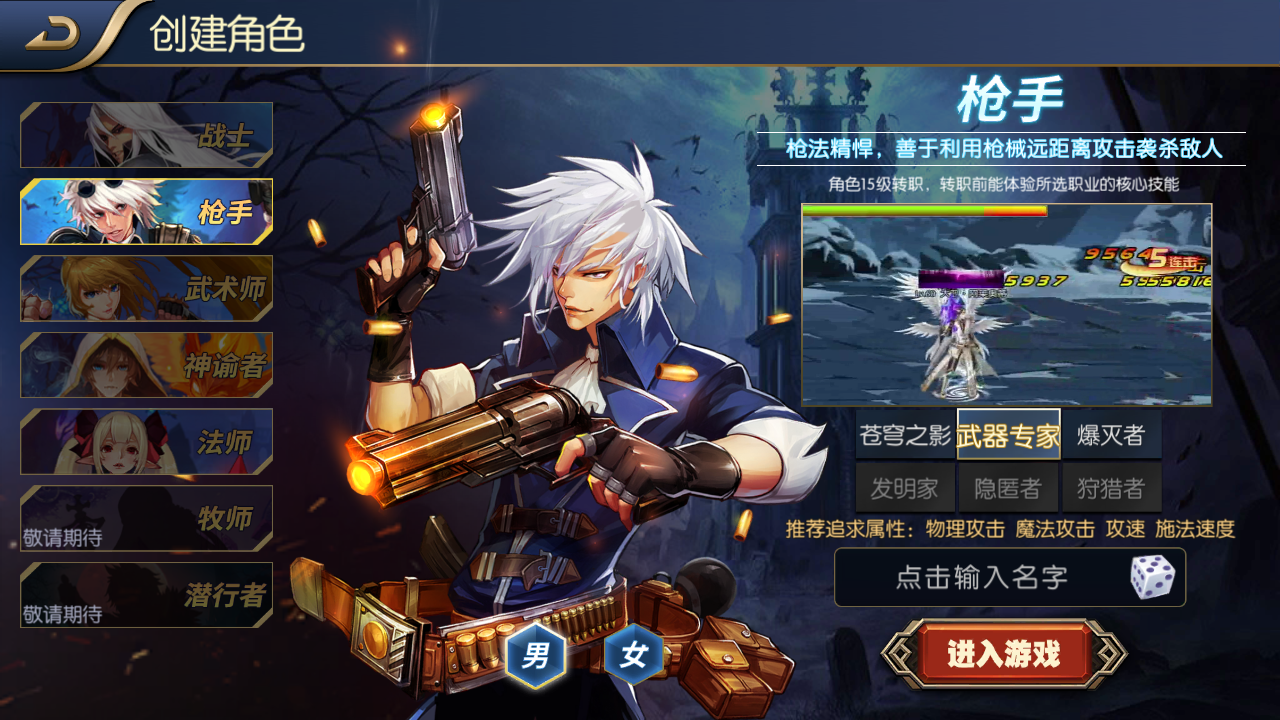Select the 隐匿者 subclass option
The image size is (1280, 720).
[x=1009, y=488]
